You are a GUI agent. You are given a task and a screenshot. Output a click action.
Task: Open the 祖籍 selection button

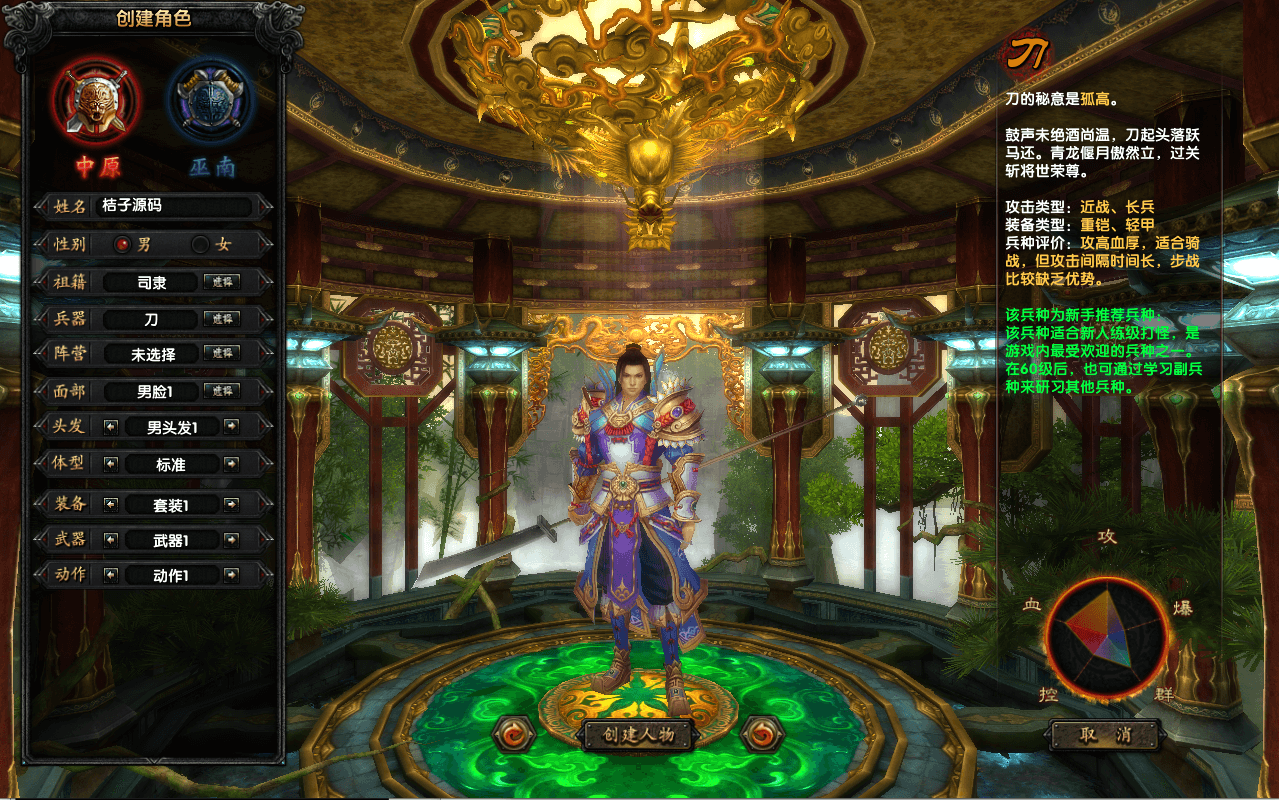(221, 282)
